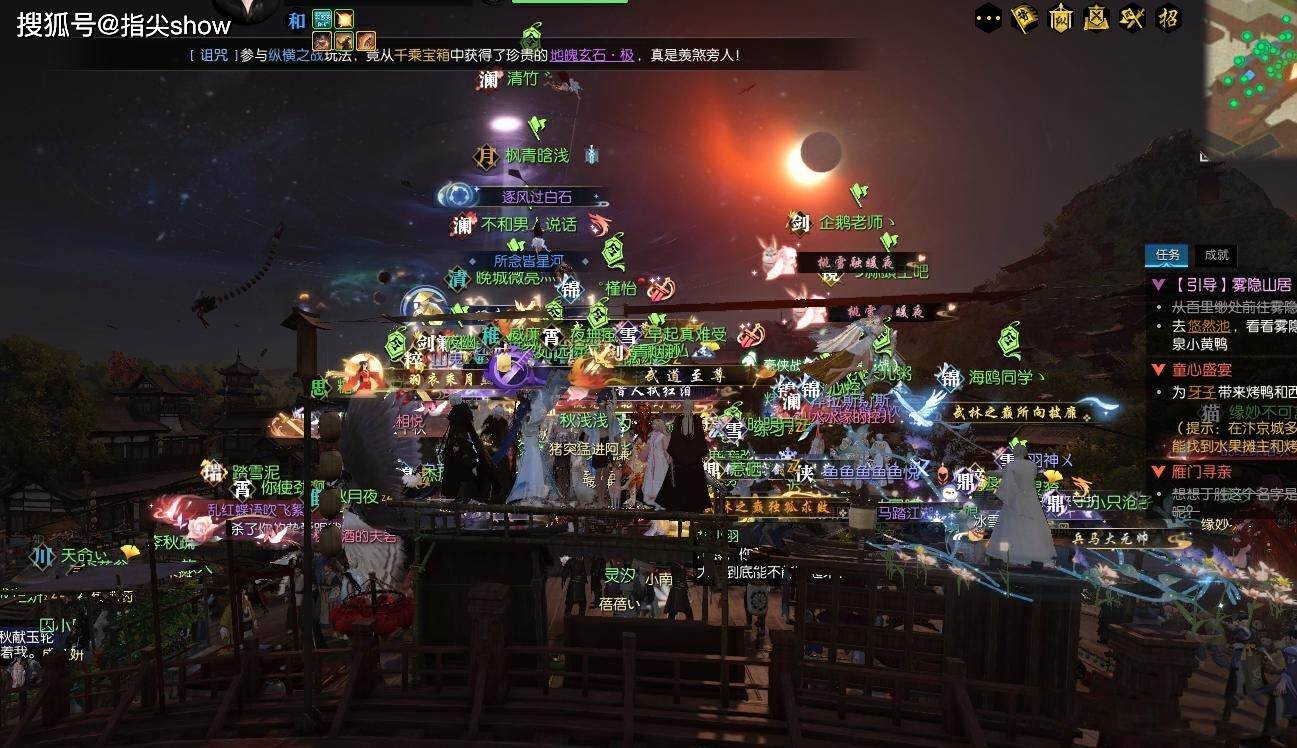Image resolution: width=1297 pixels, height=748 pixels.
Task: Switch to the 任务 quest tab
Action: [x=1167, y=255]
